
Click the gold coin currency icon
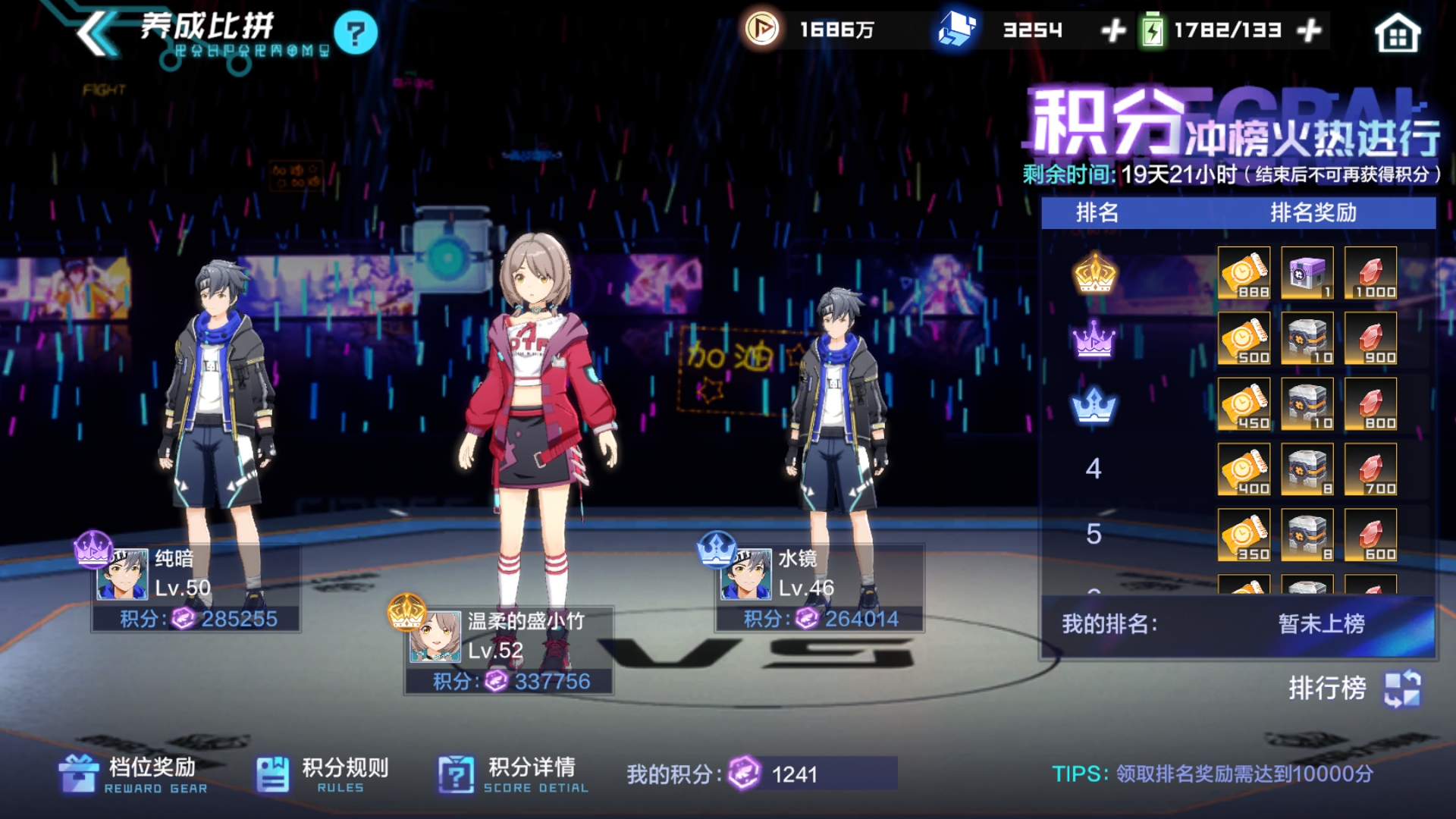coord(761,30)
